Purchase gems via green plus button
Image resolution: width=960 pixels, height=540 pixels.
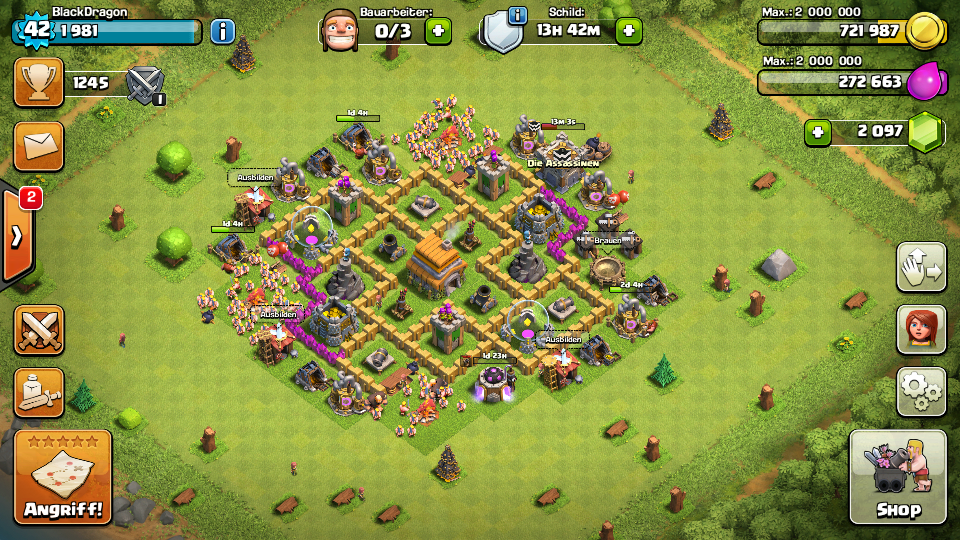tap(818, 131)
